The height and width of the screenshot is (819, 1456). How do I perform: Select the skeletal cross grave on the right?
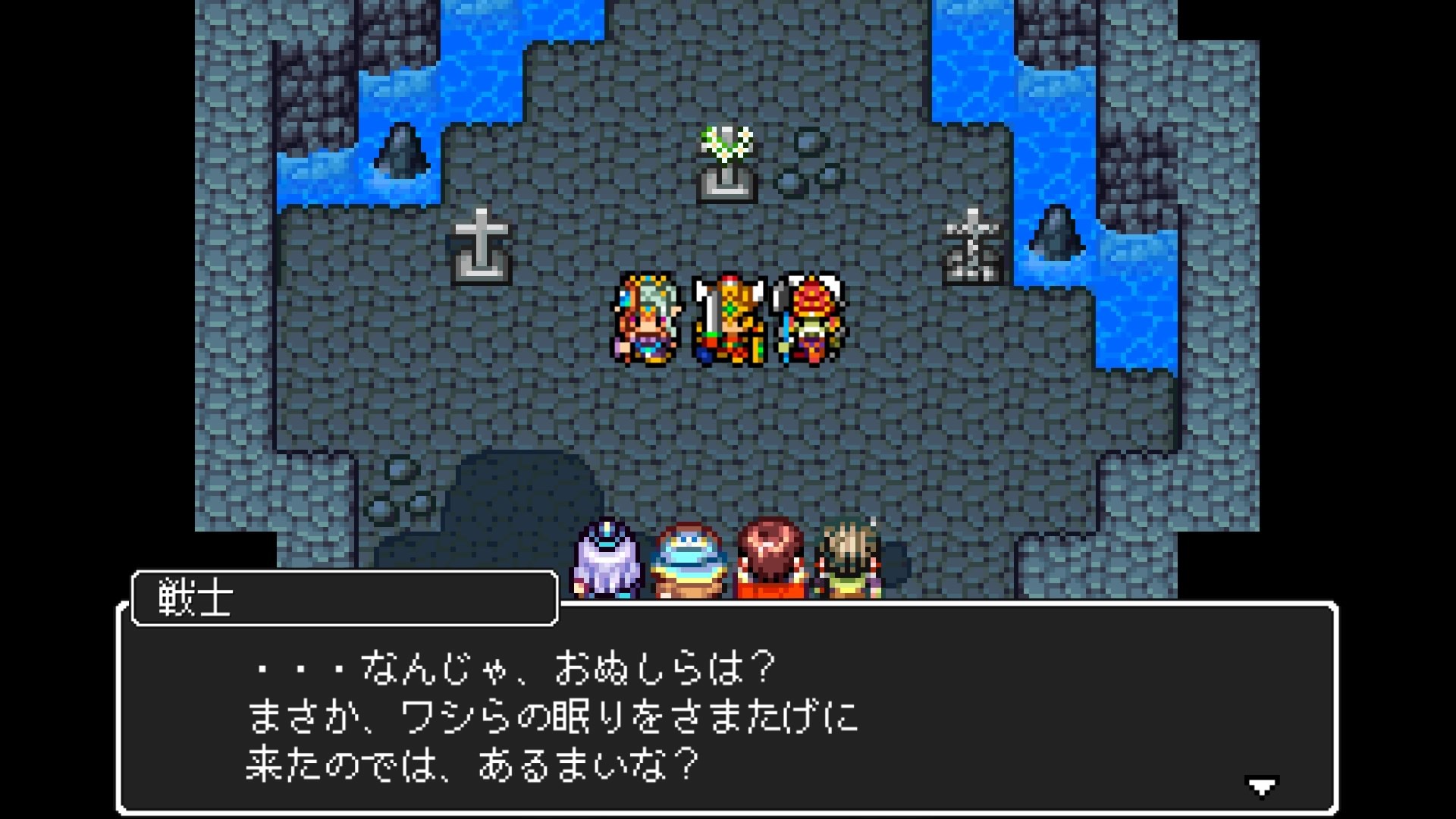(971, 243)
